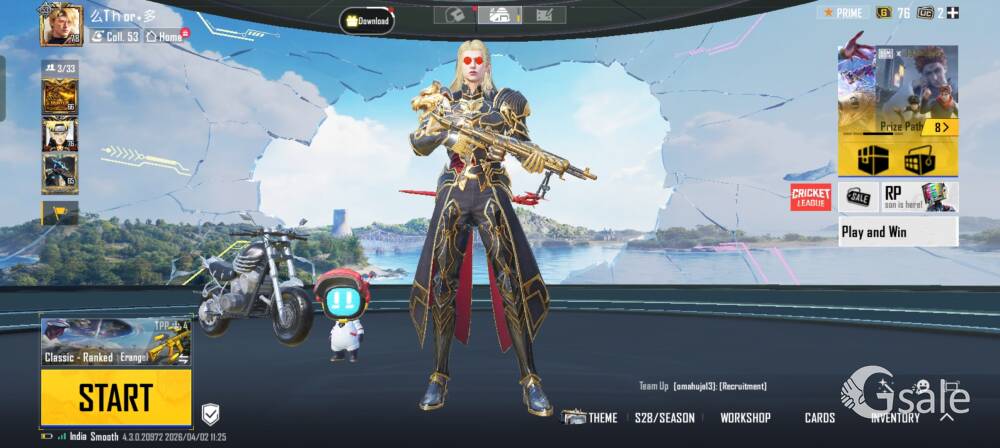1000x448 pixels.
Task: Open the RP Royale Pass banner
Action: [919, 197]
